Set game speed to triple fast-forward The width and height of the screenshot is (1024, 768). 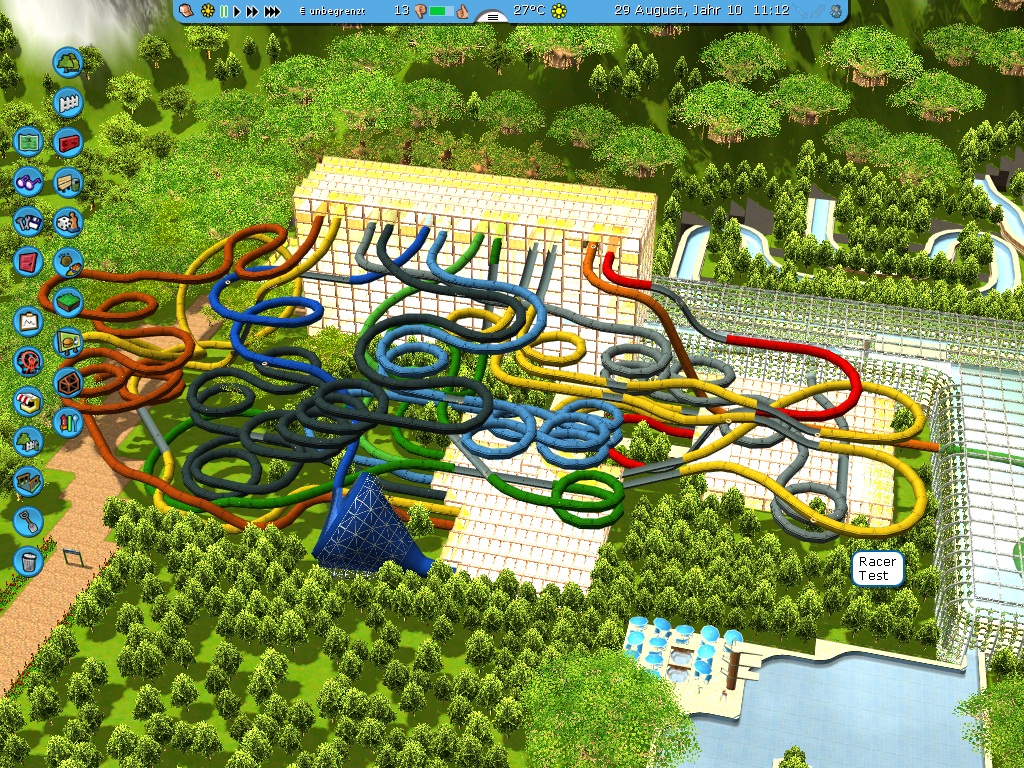point(271,11)
